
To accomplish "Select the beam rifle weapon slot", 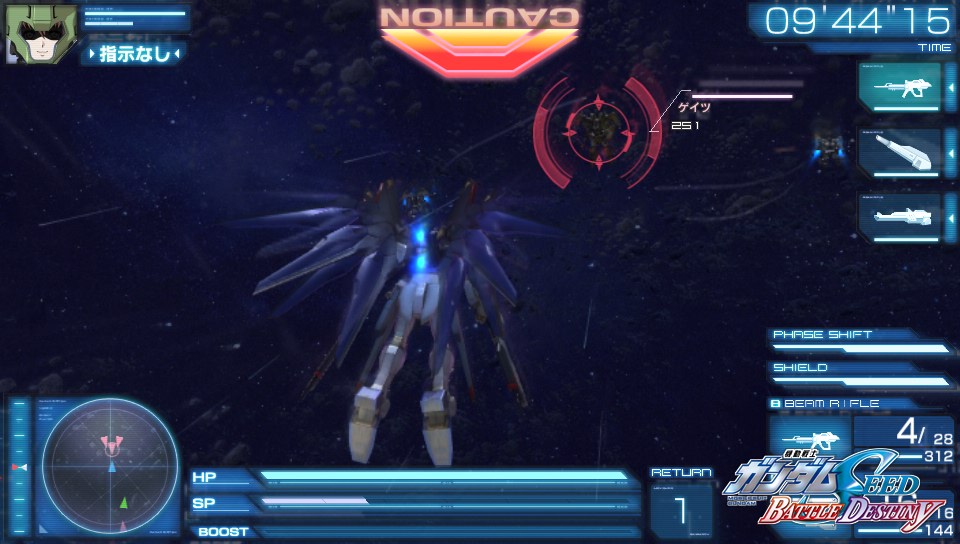I will [x=899, y=88].
